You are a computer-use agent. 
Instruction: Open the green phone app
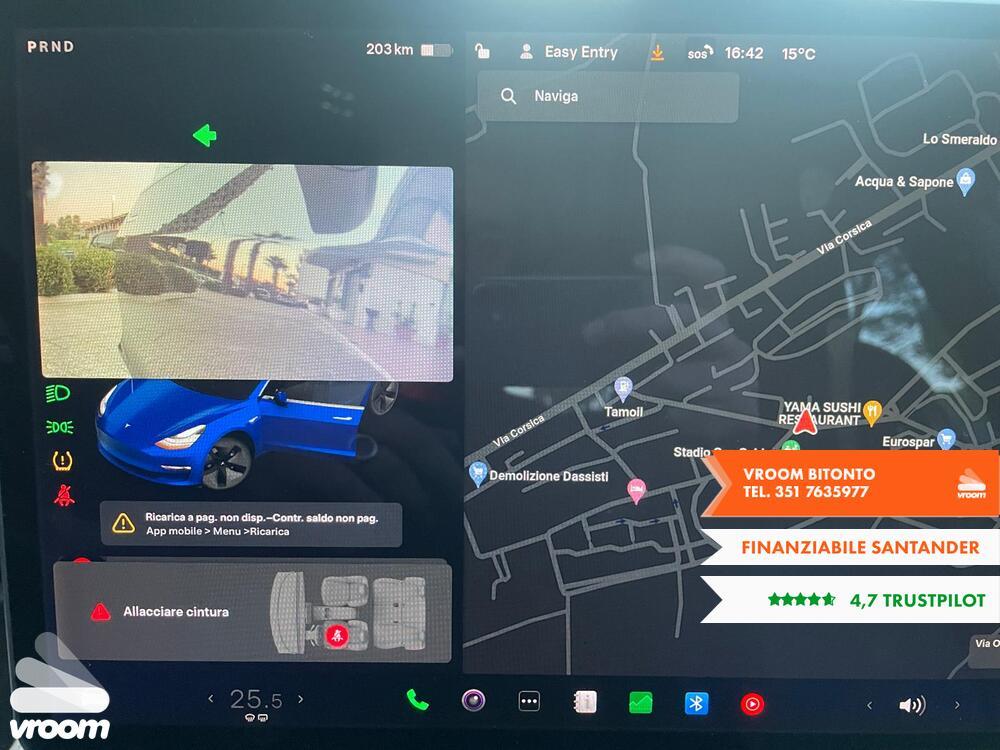(418, 701)
